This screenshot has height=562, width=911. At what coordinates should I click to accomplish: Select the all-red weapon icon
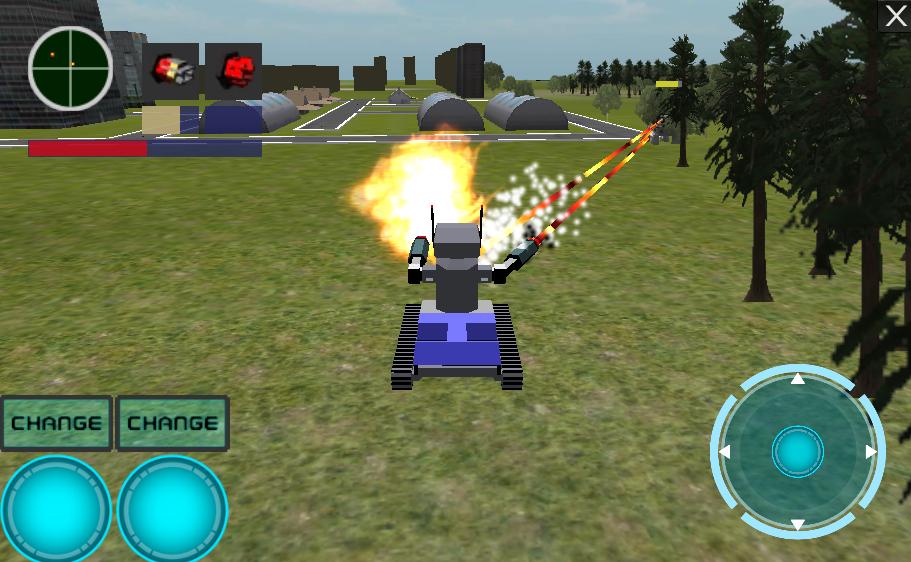[234, 71]
